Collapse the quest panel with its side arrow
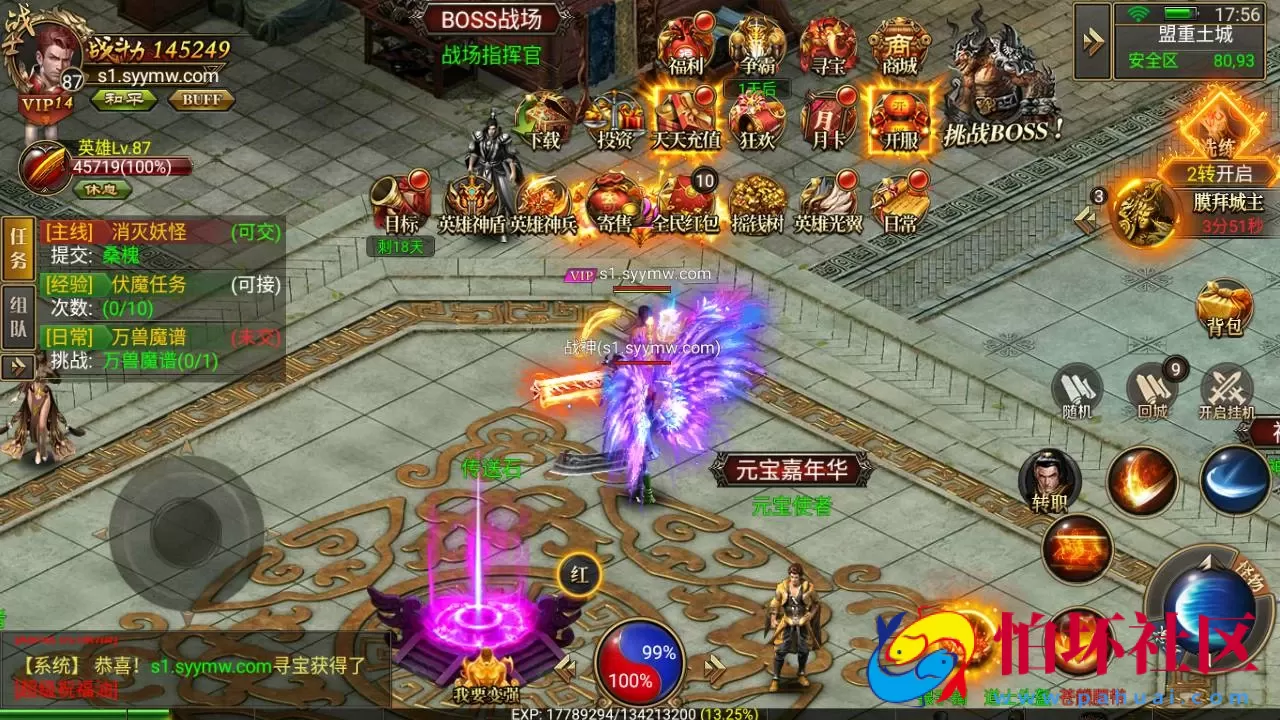The height and width of the screenshot is (720, 1280). (x=18, y=367)
